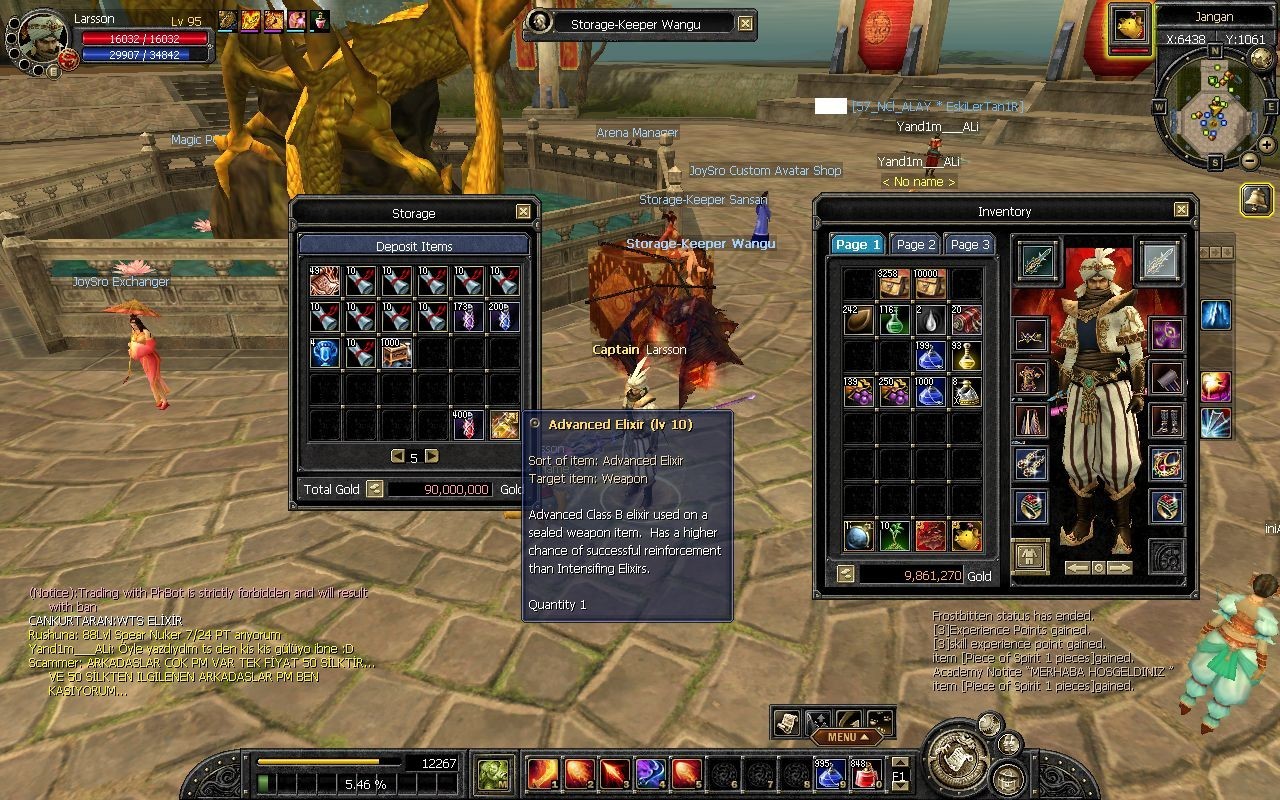This screenshot has width=1280, height=800.
Task: Select the Deposit Items tab in Storage
Action: pos(414,246)
